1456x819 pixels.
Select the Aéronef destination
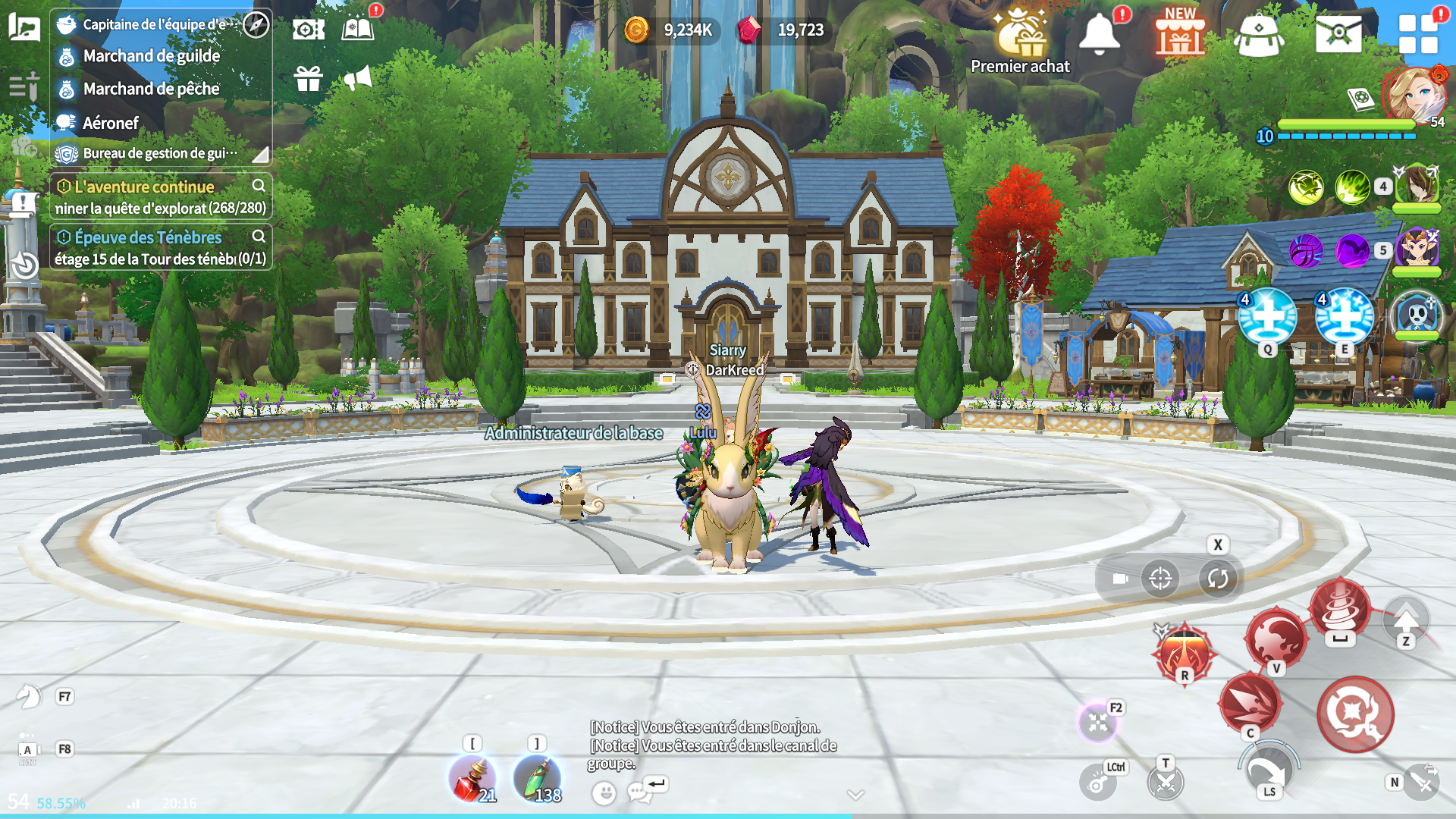coord(111,123)
